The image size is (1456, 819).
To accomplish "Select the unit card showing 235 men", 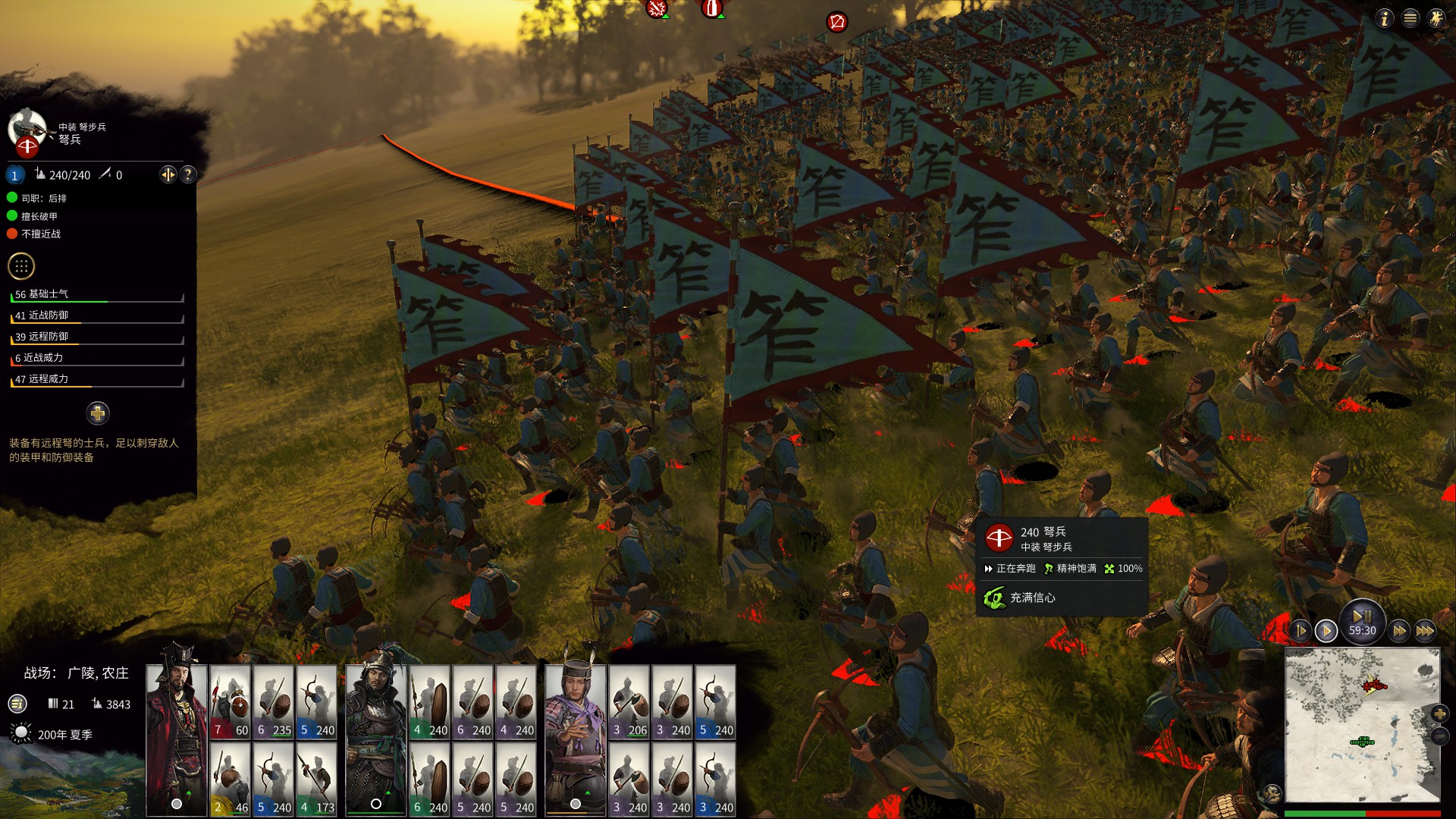I will point(274,702).
